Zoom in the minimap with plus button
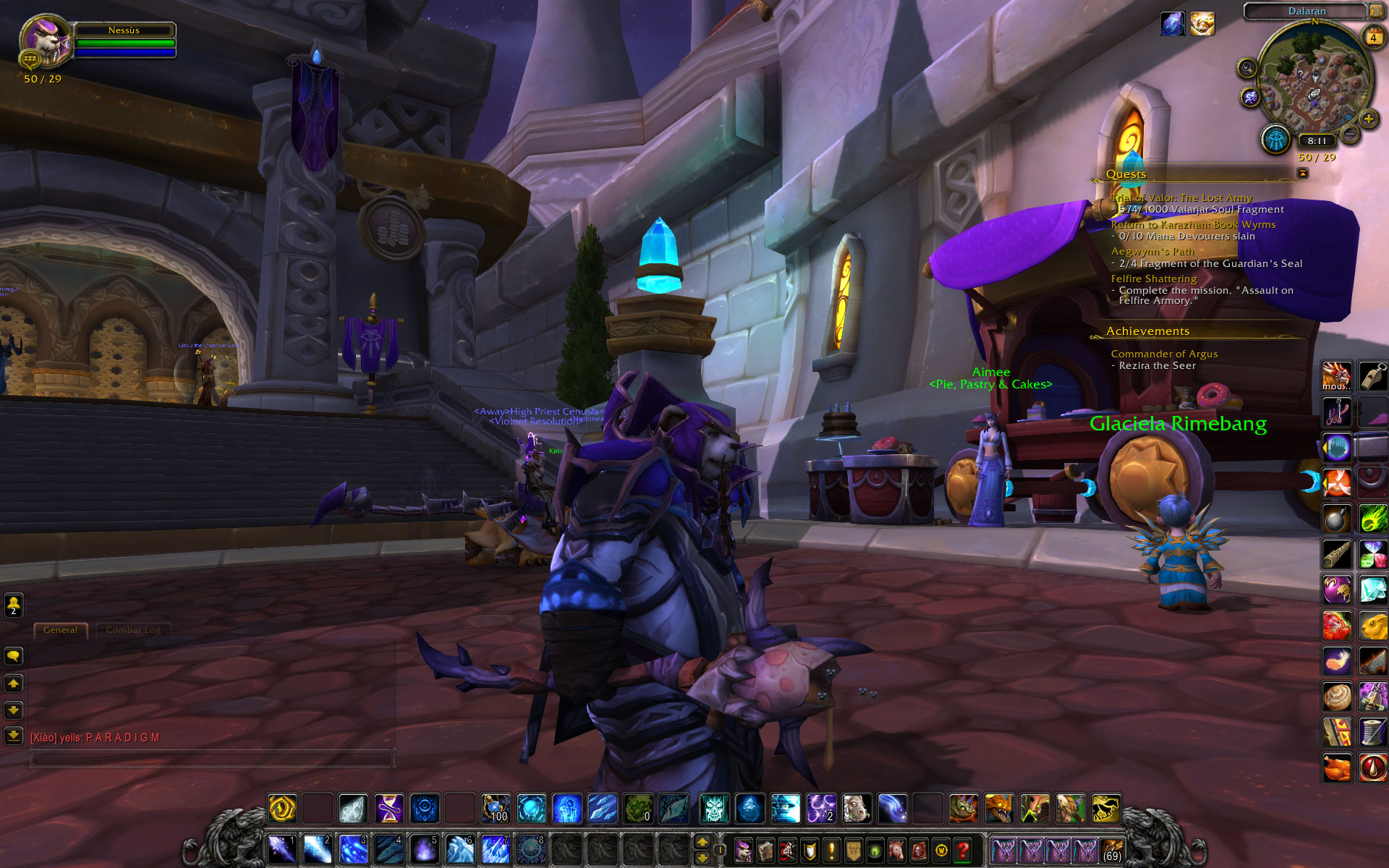Image resolution: width=1389 pixels, height=868 pixels. (x=1368, y=119)
